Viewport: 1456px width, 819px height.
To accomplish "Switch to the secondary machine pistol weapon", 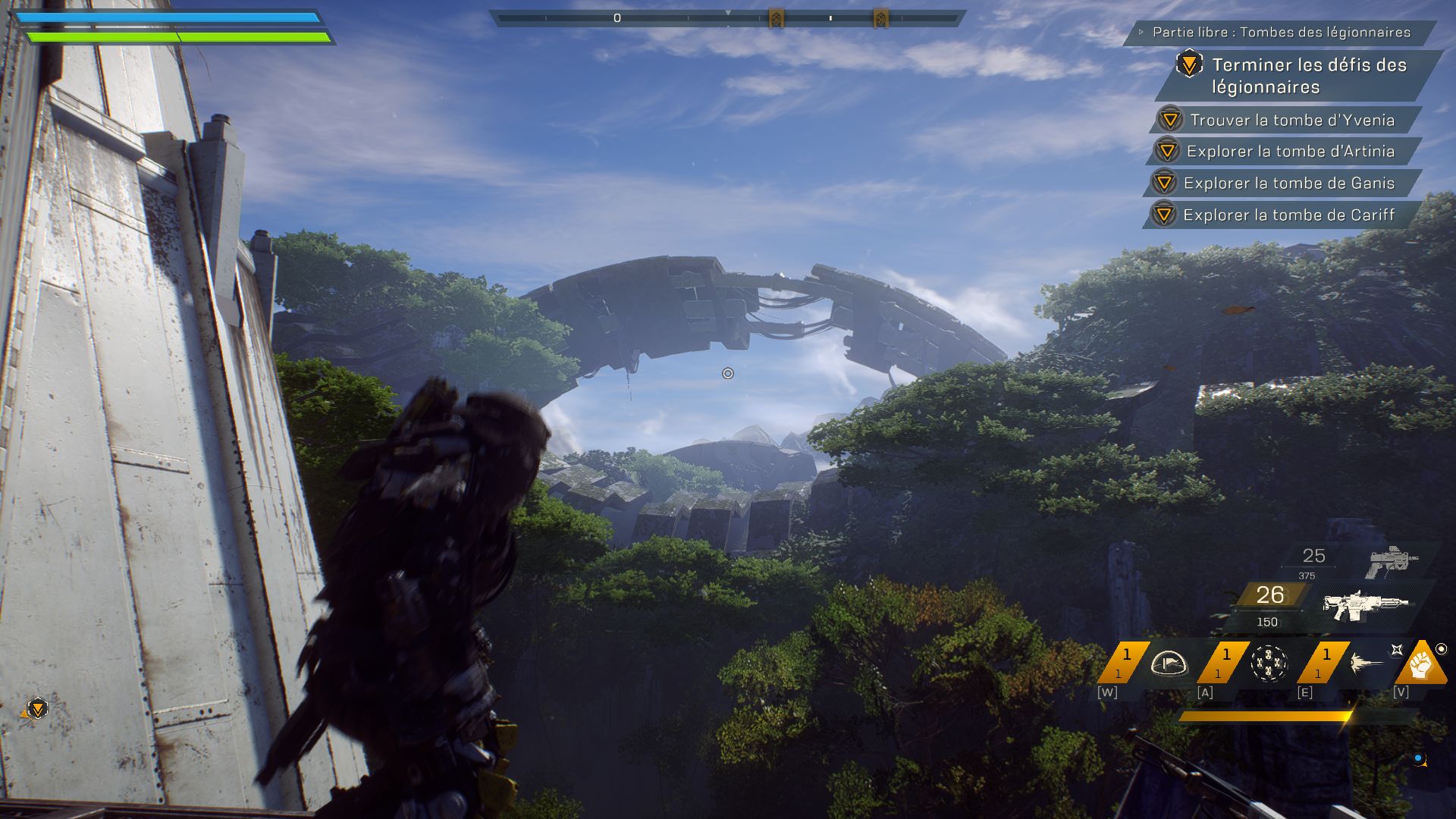I will click(x=1392, y=562).
